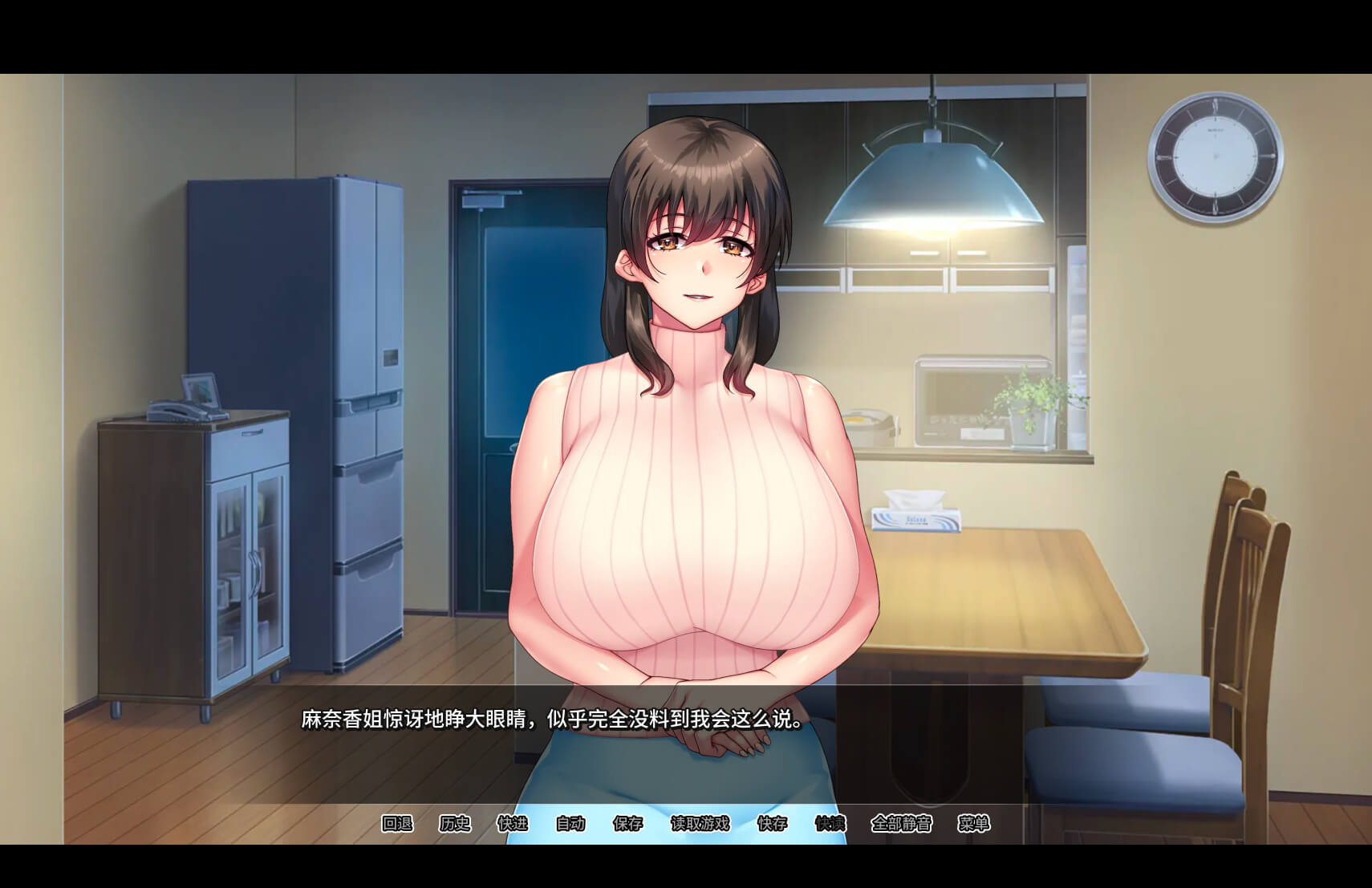This screenshot has height=888, width=1372.
Task: Quick load using 快读
Action: [830, 824]
